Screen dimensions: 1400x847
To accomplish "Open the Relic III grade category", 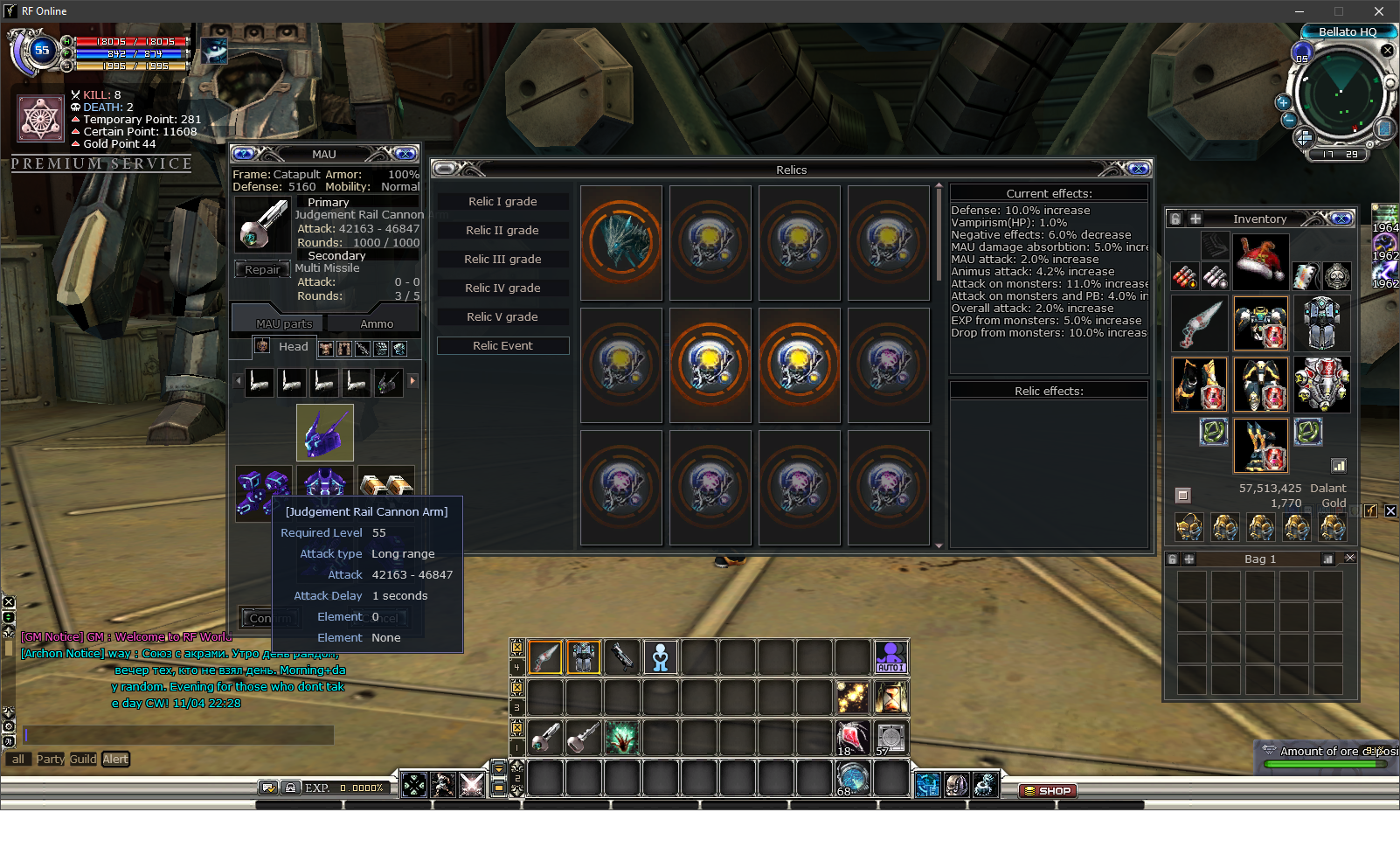I will click(x=502, y=260).
